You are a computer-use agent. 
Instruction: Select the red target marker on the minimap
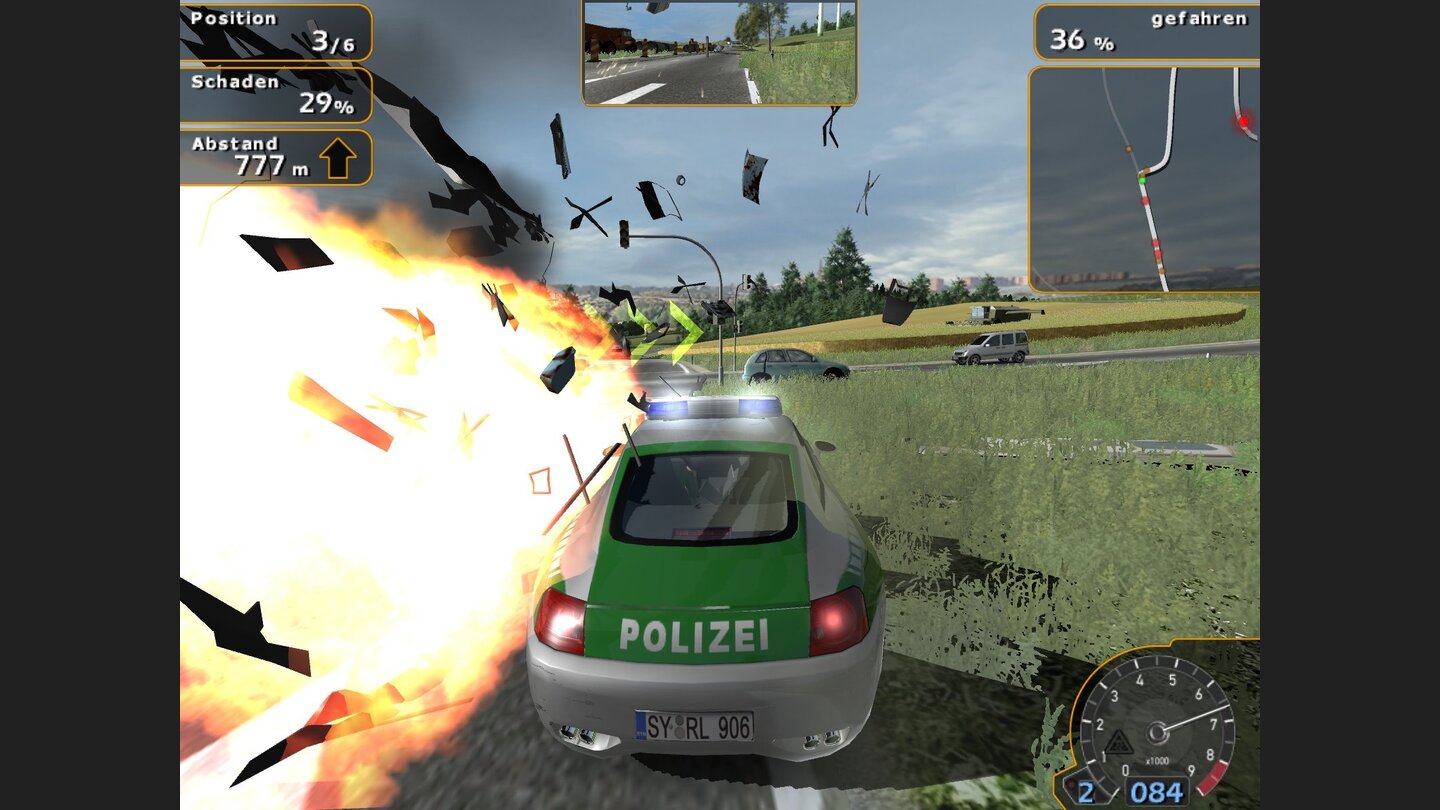1243,119
